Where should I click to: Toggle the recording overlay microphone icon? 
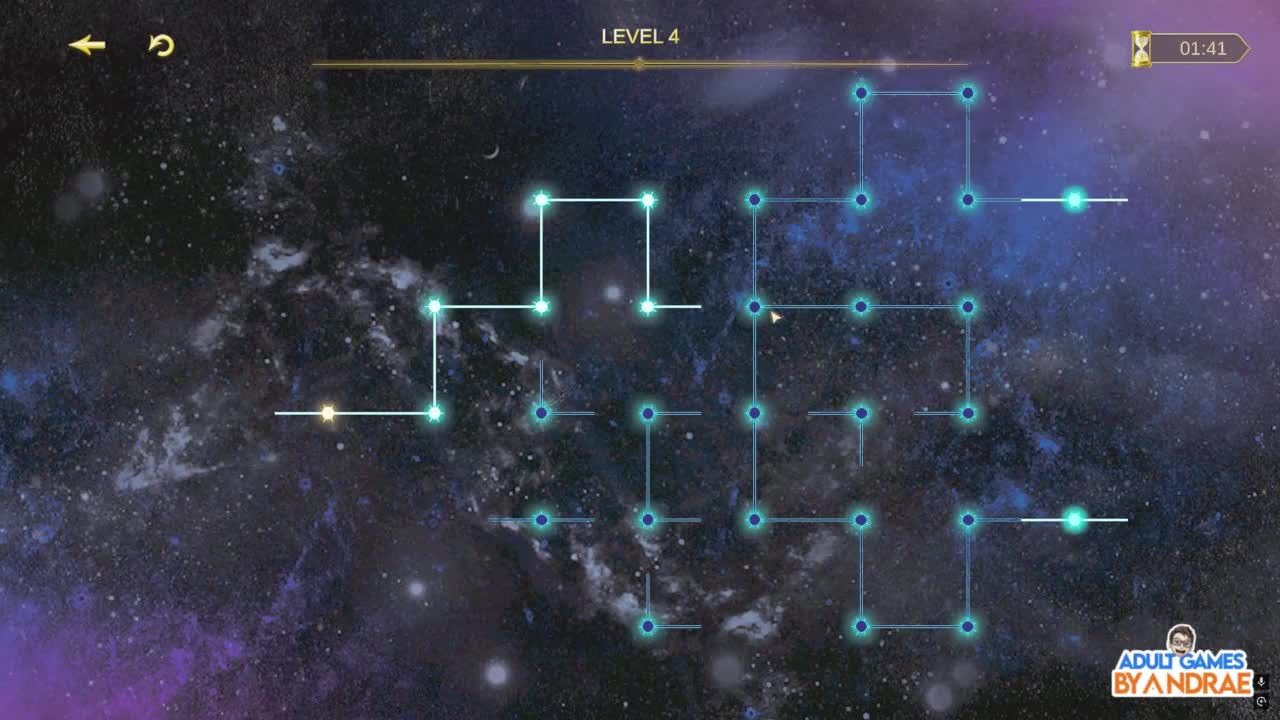[x=1262, y=682]
